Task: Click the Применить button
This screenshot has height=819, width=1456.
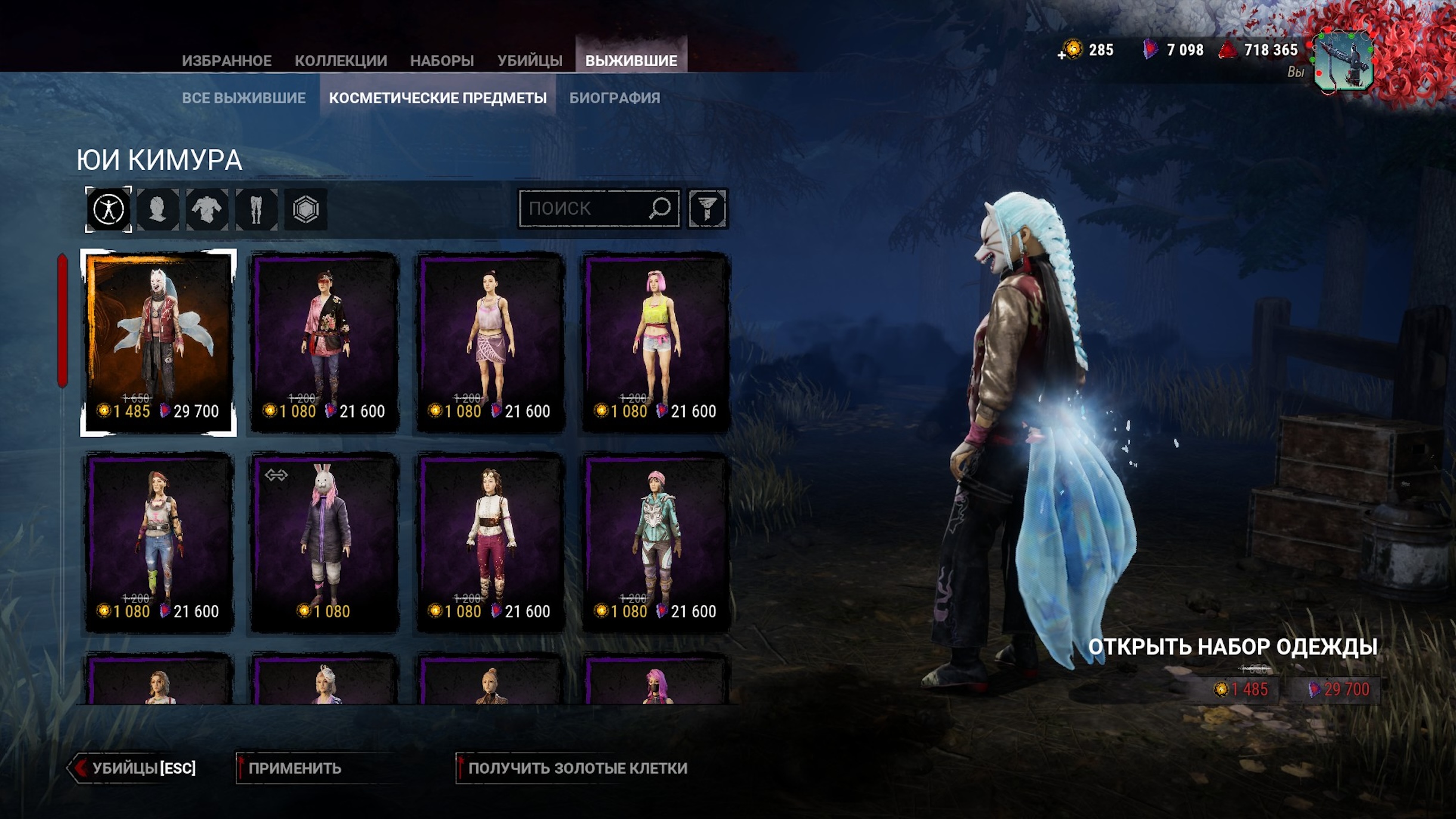Action: (295, 768)
